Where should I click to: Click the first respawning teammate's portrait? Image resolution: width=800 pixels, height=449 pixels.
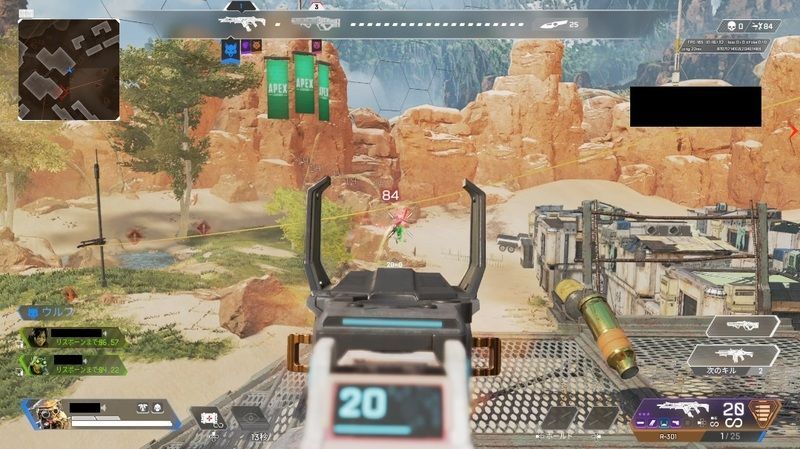click(x=37, y=337)
